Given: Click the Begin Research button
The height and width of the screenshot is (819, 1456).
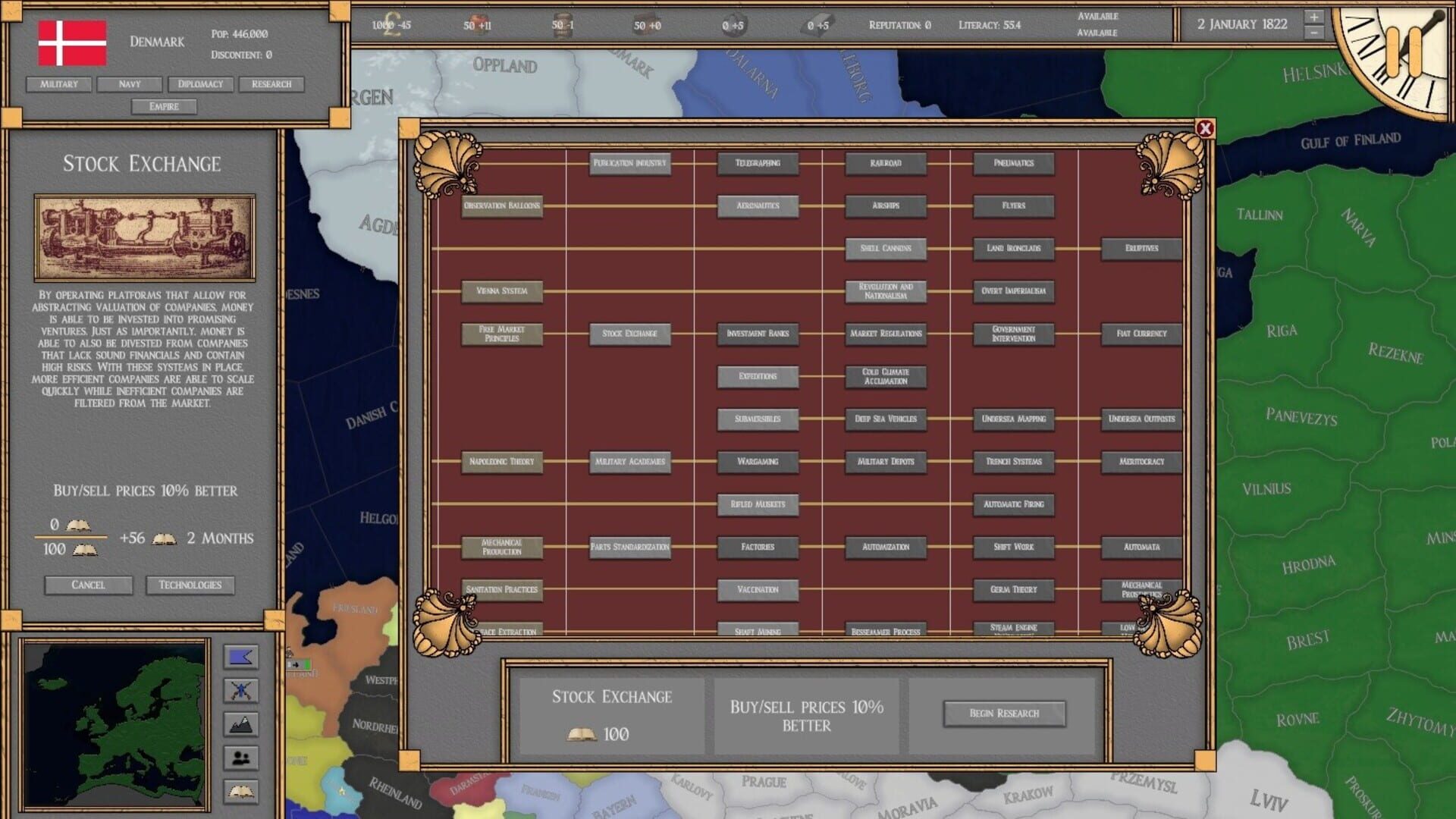Looking at the screenshot, I should click(x=1005, y=713).
